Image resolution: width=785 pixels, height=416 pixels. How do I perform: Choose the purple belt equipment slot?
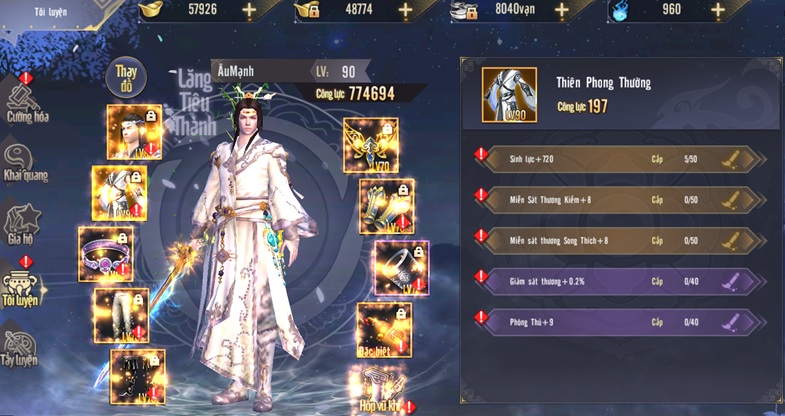coord(106,253)
